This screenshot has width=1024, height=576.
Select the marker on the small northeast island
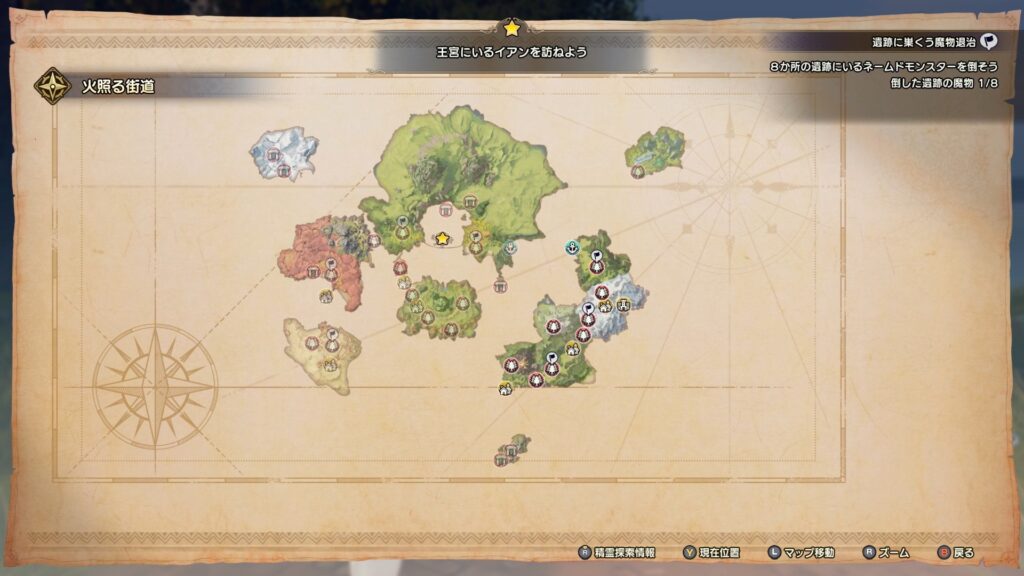click(x=638, y=171)
